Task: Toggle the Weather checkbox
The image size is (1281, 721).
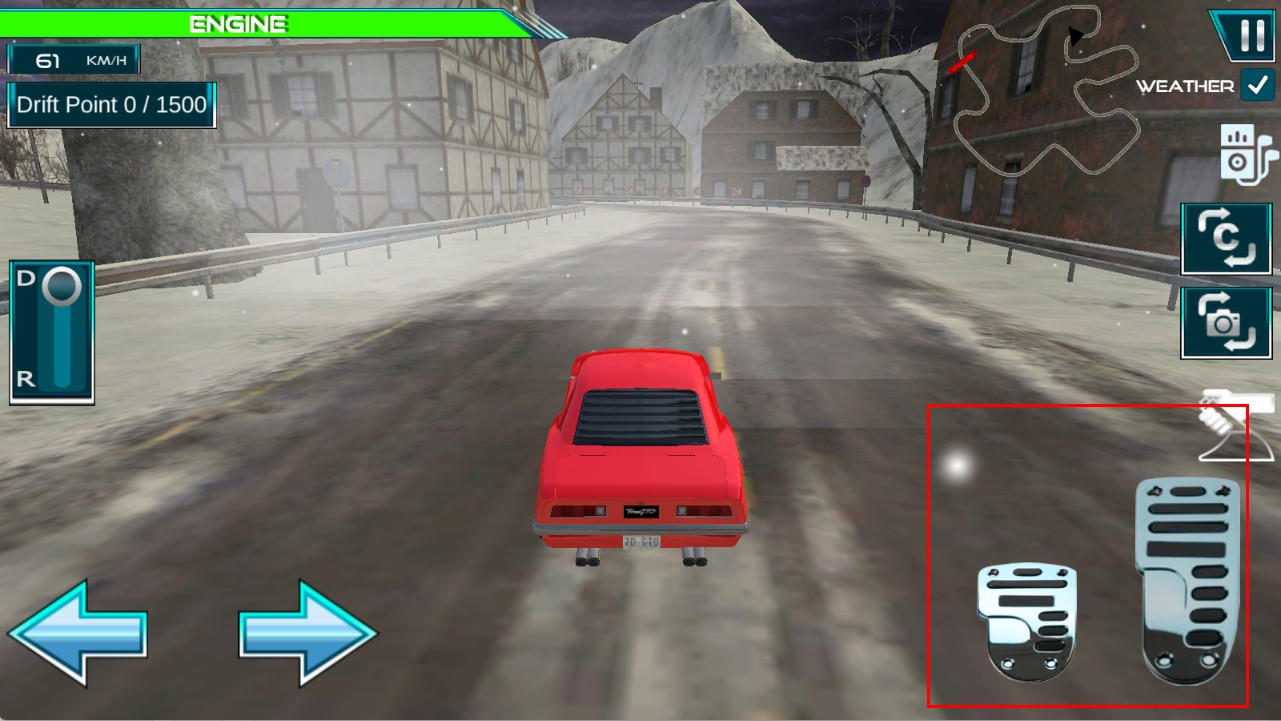Action: pyautogui.click(x=1256, y=86)
